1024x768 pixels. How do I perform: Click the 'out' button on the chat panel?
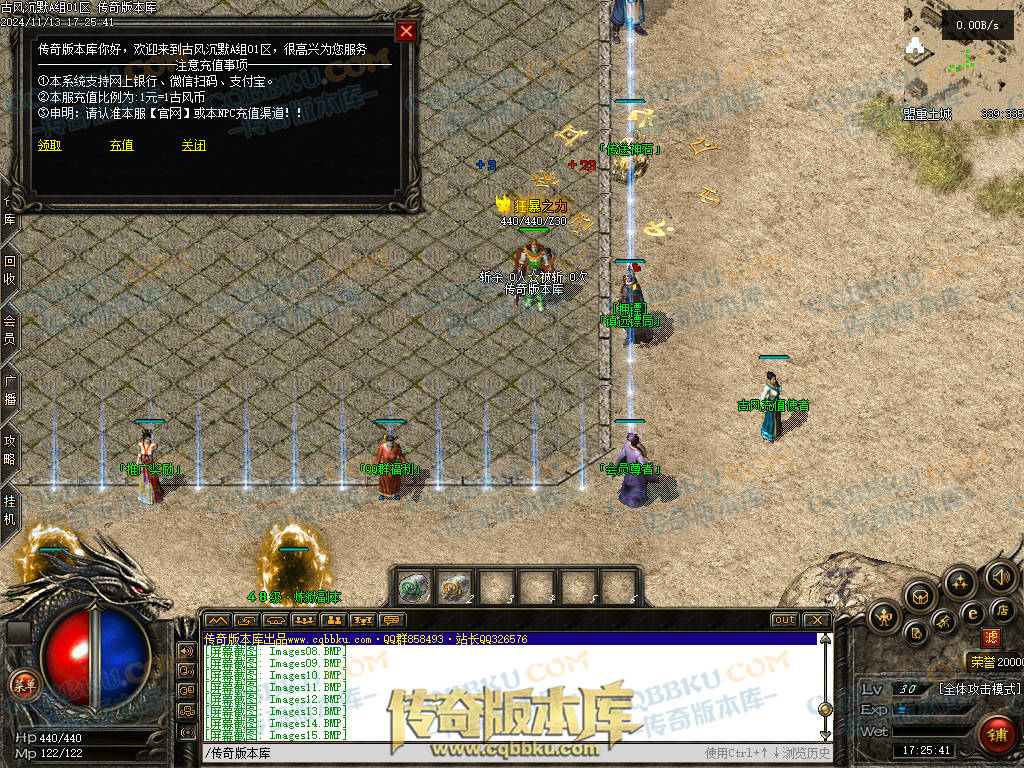point(785,620)
